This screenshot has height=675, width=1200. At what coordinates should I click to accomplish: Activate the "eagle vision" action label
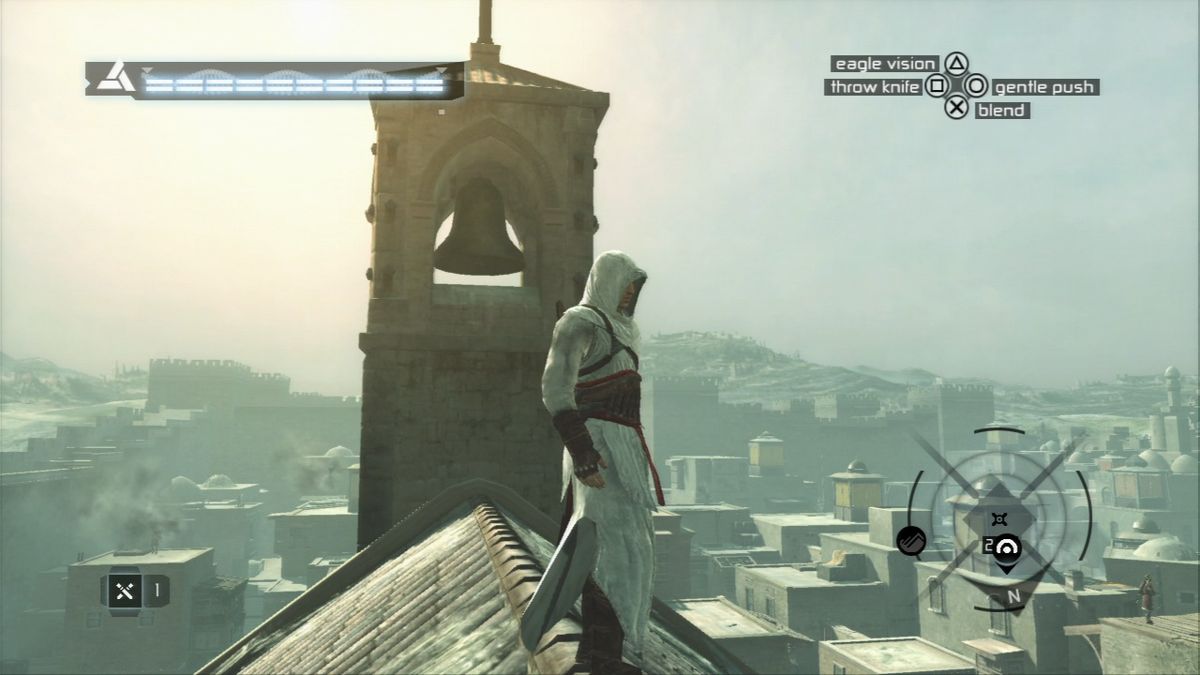885,64
